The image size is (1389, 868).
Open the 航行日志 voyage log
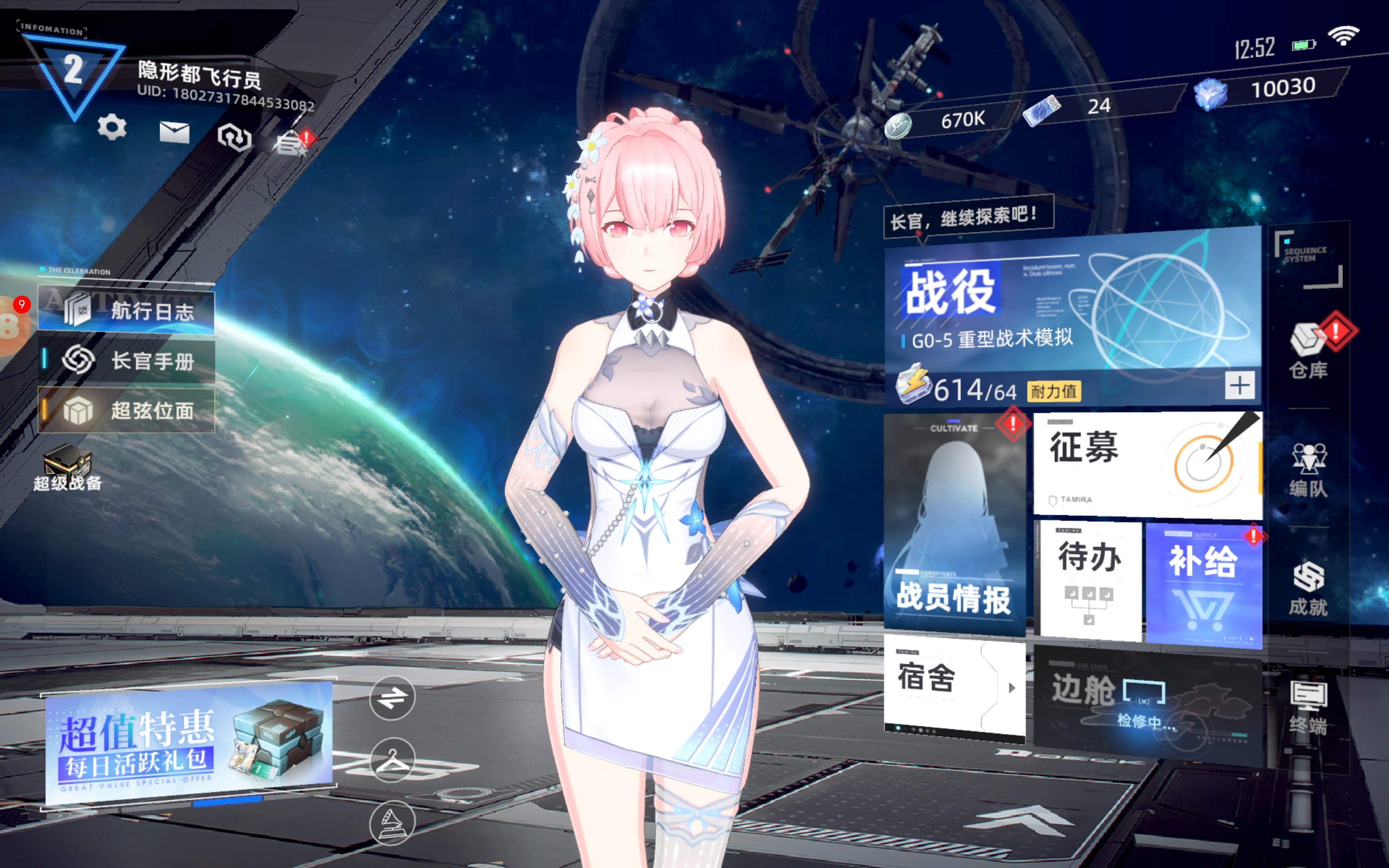tap(127, 311)
